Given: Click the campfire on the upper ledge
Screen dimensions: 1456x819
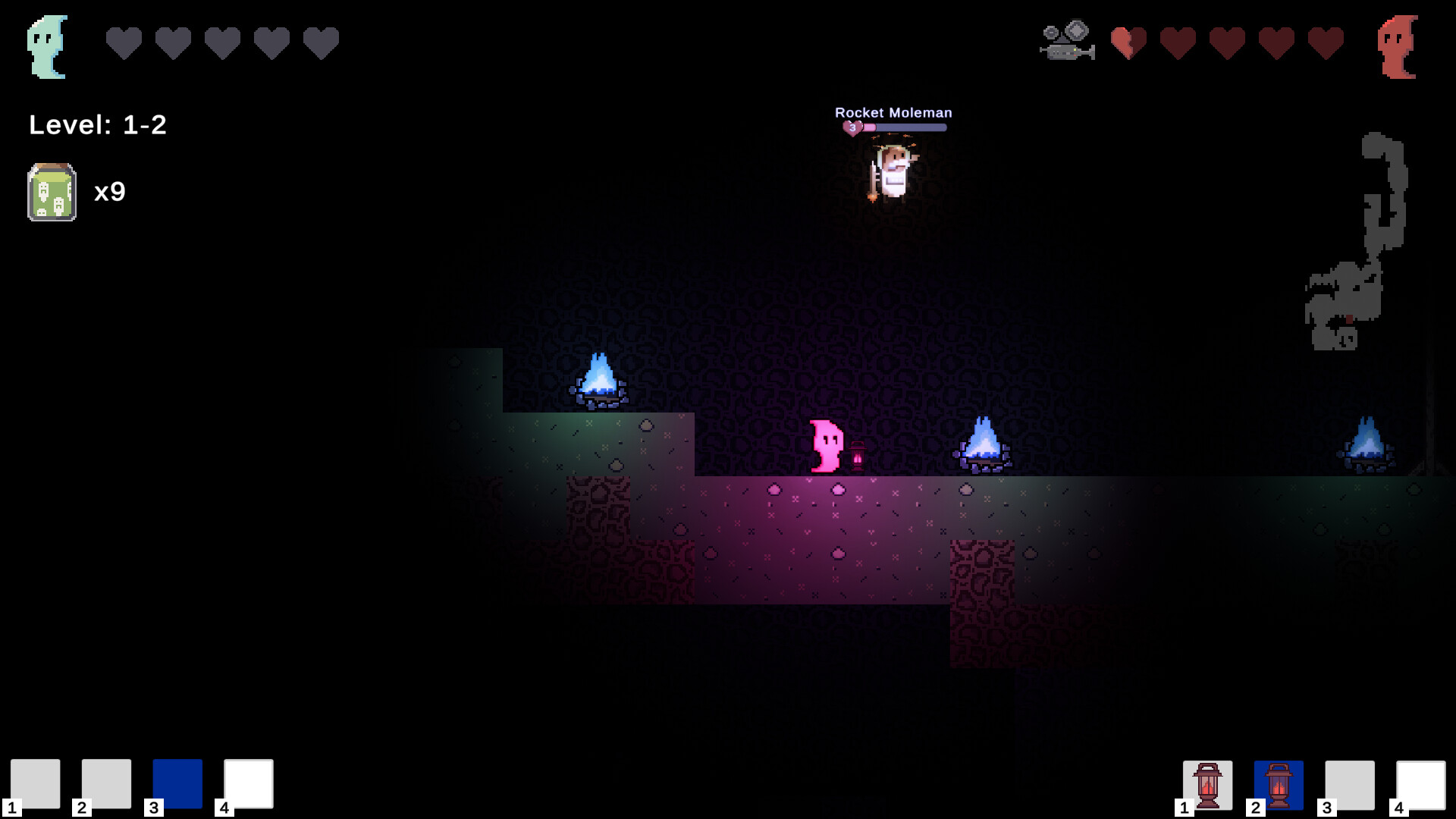Looking at the screenshot, I should coord(601,379).
